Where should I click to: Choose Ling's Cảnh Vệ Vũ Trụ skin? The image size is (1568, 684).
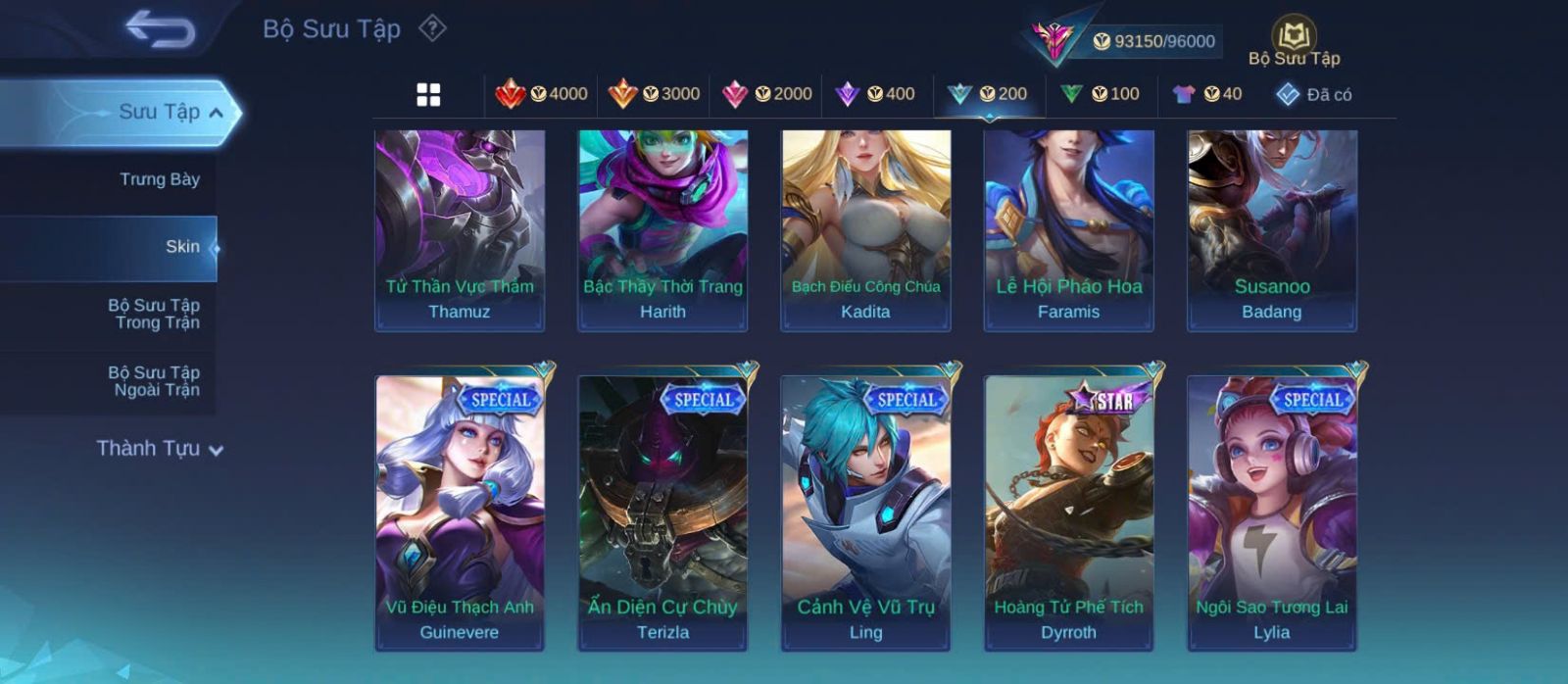(x=865, y=513)
